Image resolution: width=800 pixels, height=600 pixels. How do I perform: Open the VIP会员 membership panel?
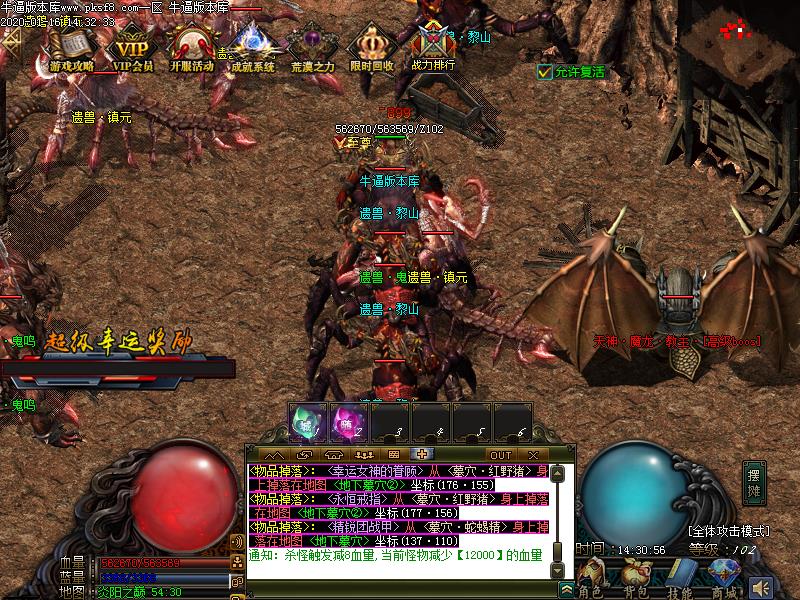pyautogui.click(x=132, y=47)
